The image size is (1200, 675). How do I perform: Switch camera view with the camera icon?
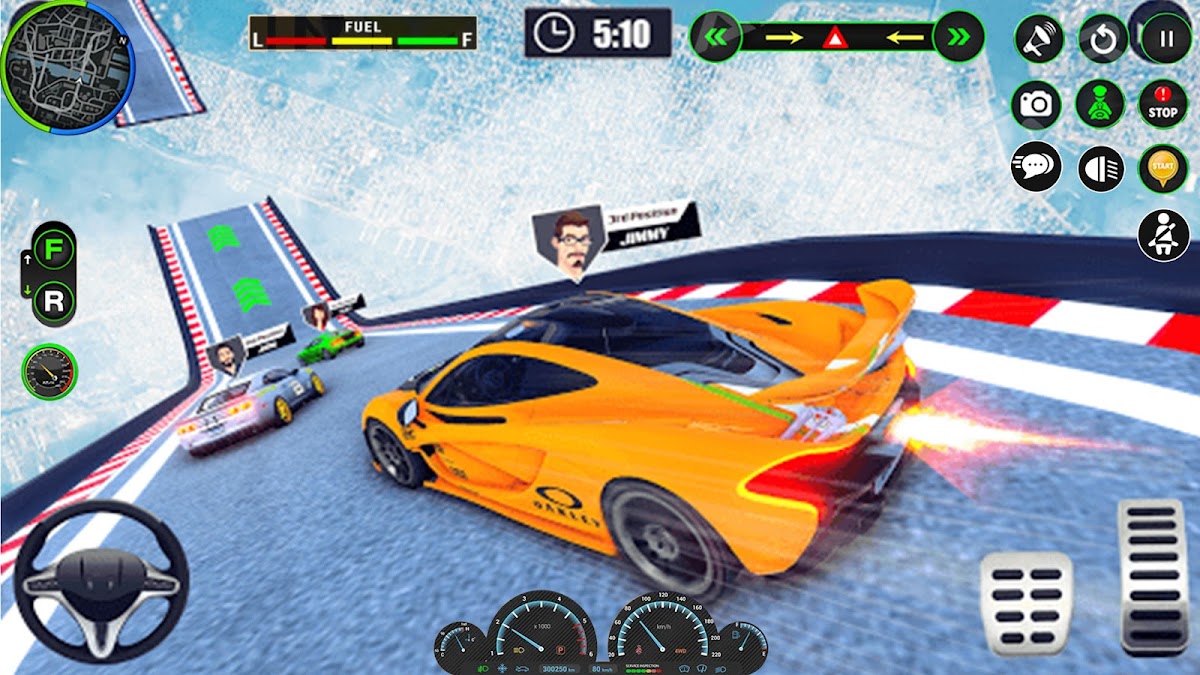[x=1036, y=104]
